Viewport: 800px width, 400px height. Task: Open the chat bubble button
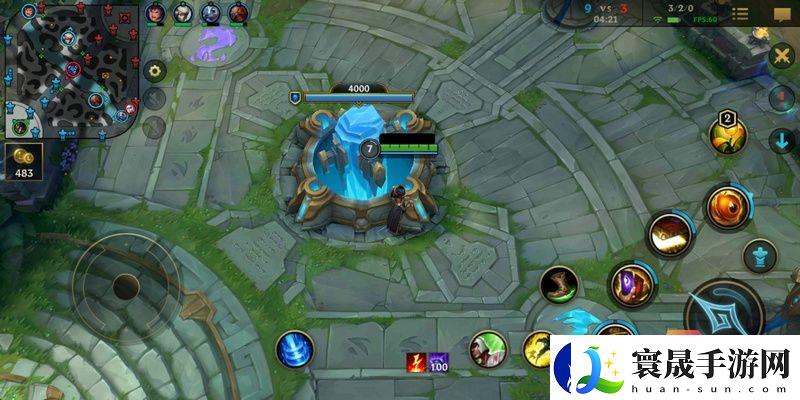[782, 14]
